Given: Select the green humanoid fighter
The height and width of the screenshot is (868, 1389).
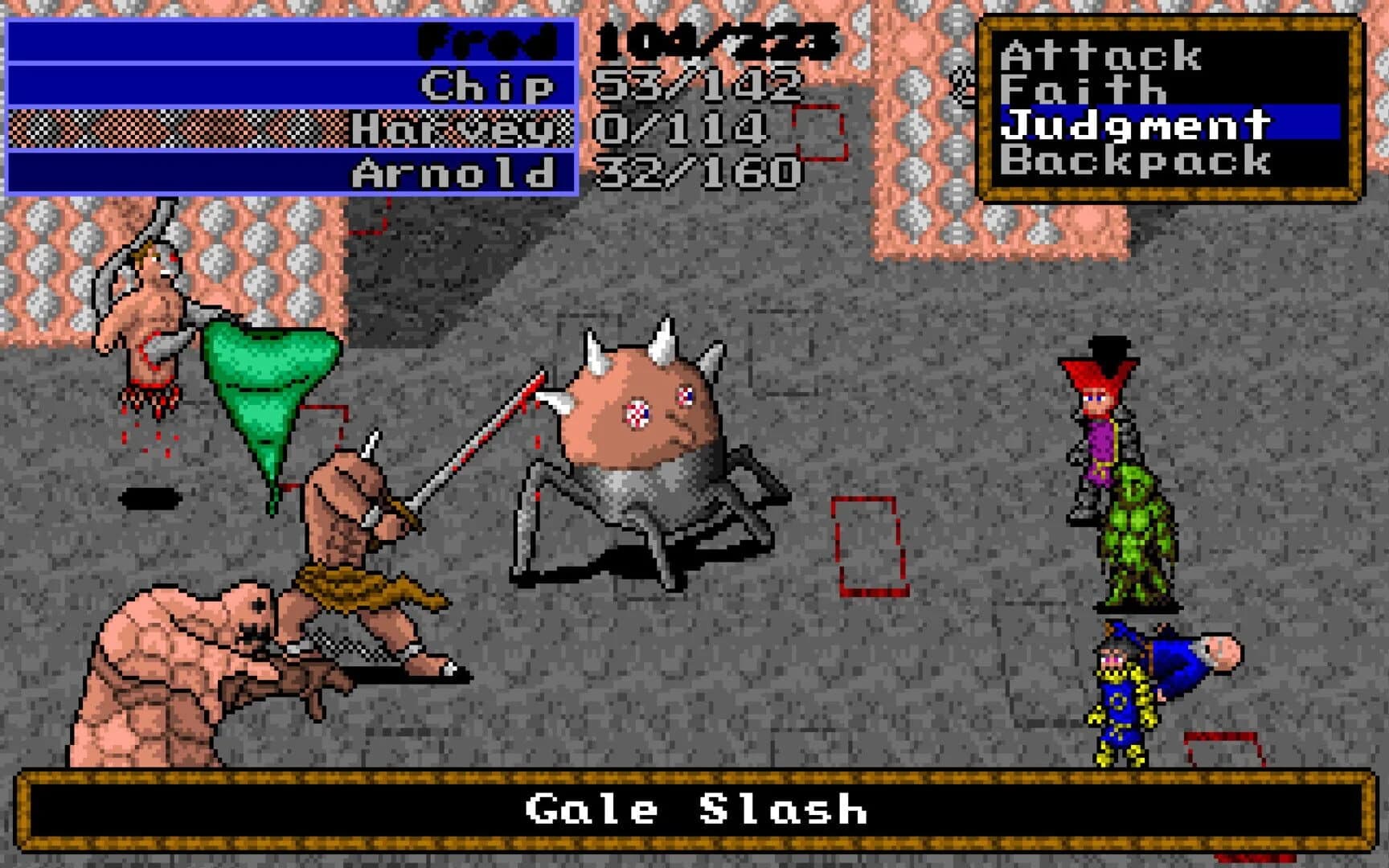Looking at the screenshot, I should point(1141,530).
